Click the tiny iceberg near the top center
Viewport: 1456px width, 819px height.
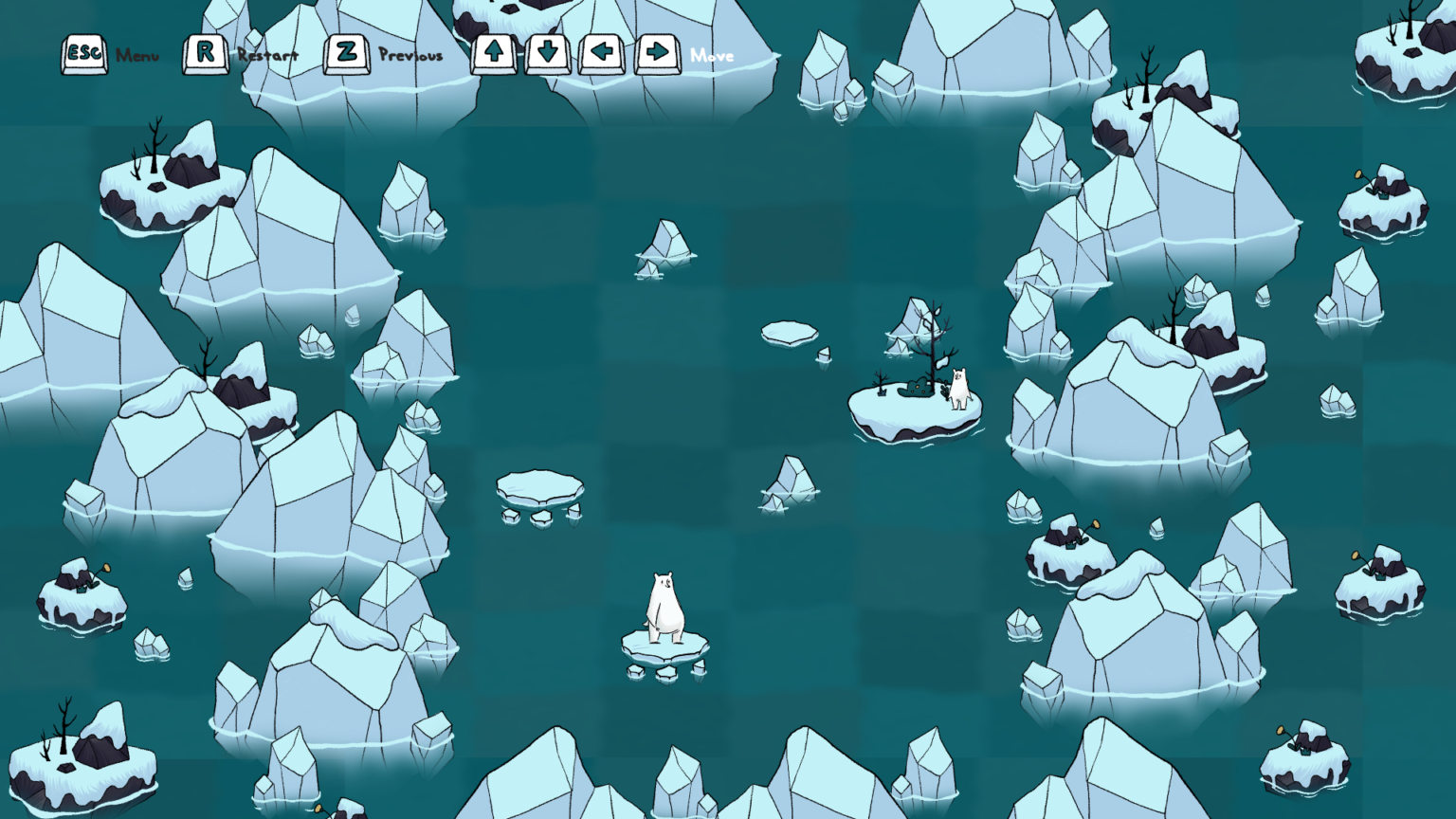(x=664, y=239)
